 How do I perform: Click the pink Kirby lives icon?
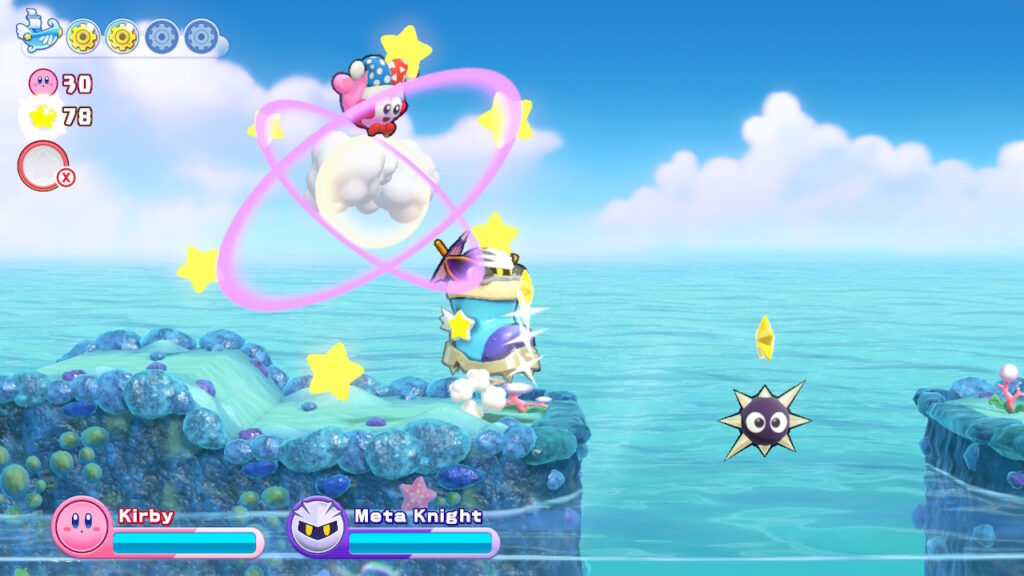pos(44,82)
